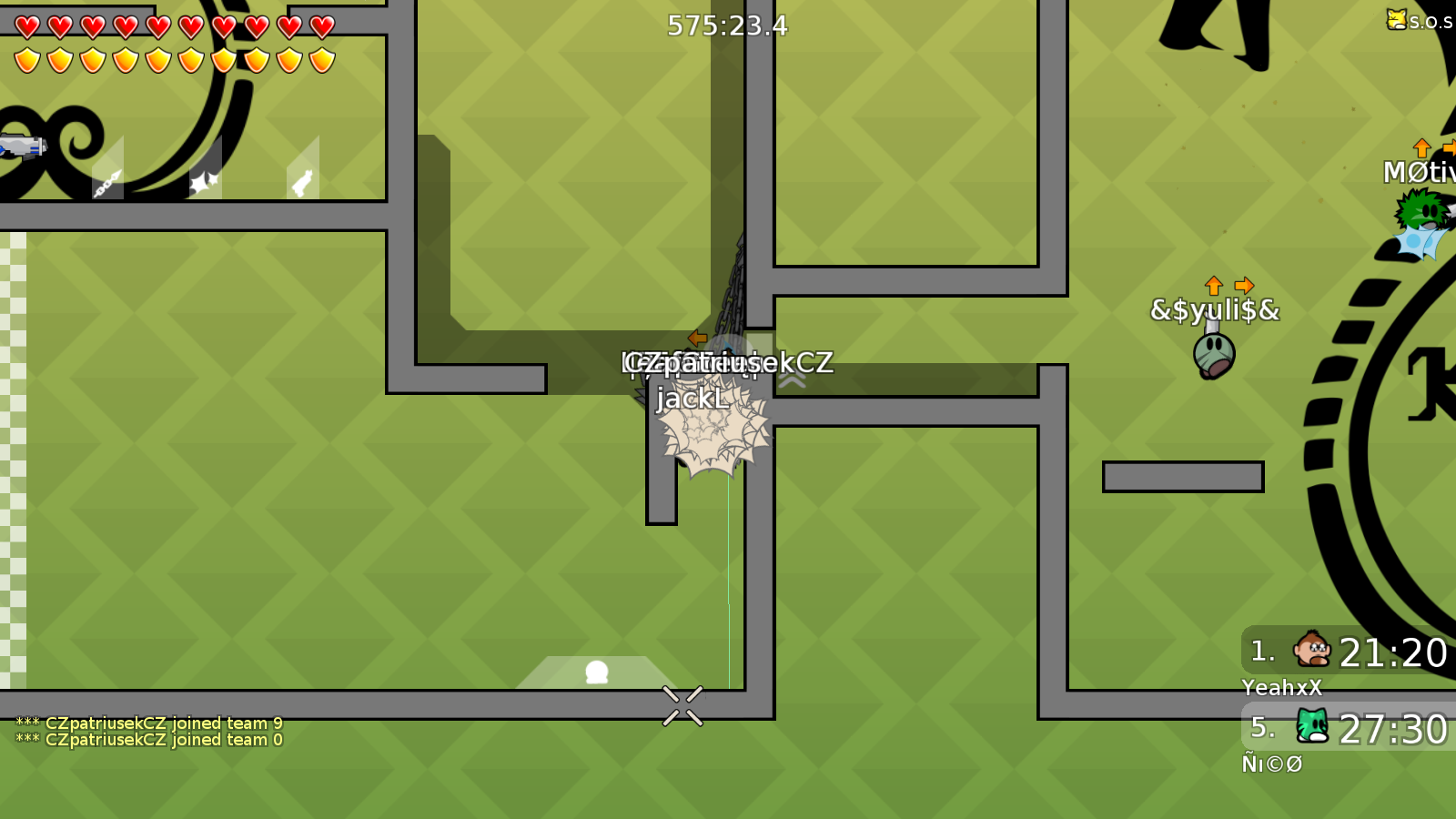Click the first red heart in the health bar
Screen dimensions: 1456x819
pos(27,25)
